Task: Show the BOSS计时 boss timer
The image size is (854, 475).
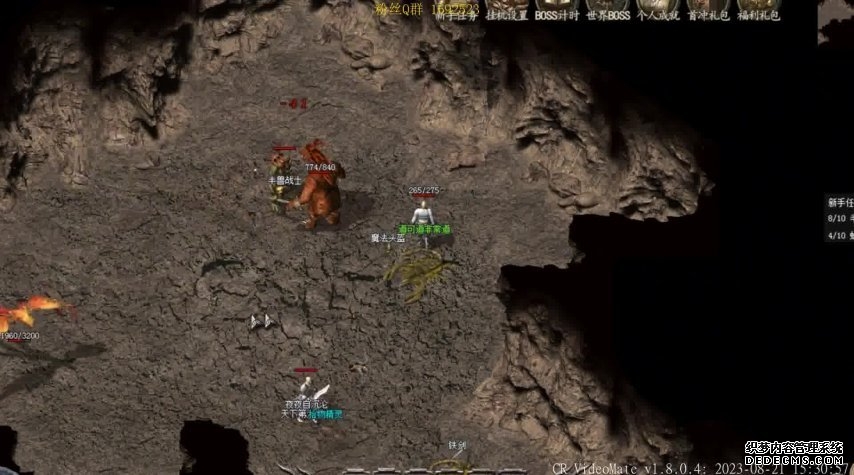Action: coord(555,9)
